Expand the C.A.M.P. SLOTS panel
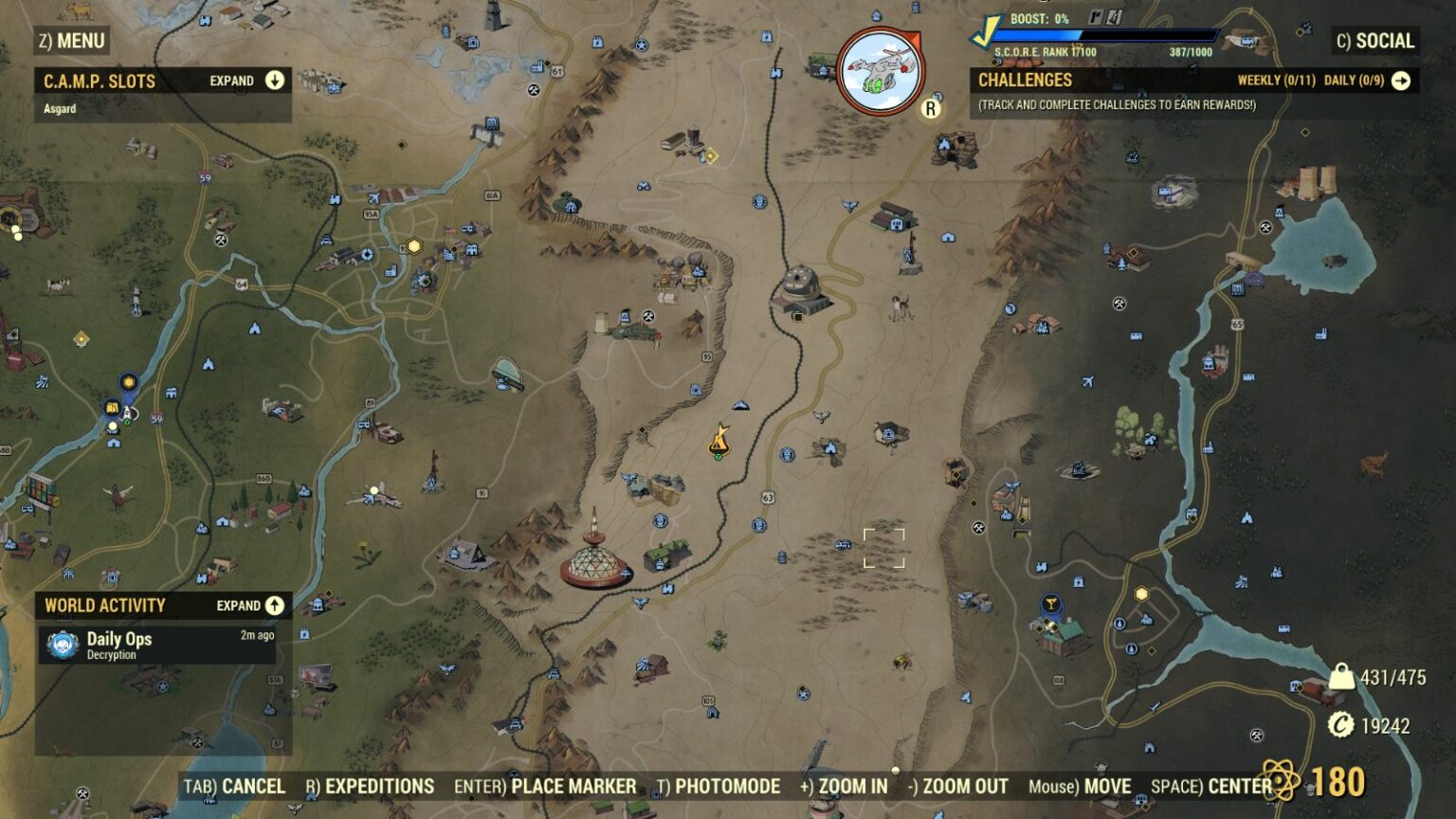 tap(273, 82)
